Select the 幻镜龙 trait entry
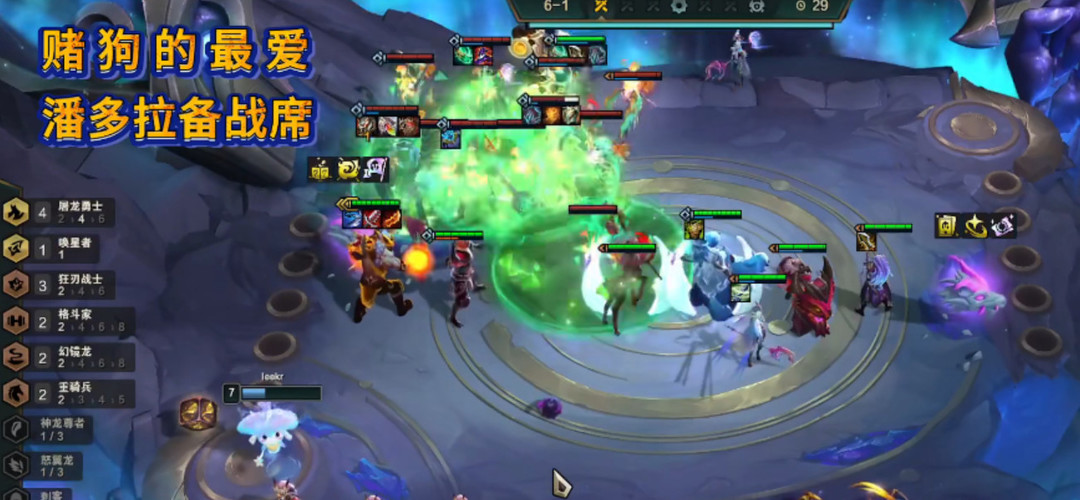This screenshot has height=500, width=1080. coord(60,357)
